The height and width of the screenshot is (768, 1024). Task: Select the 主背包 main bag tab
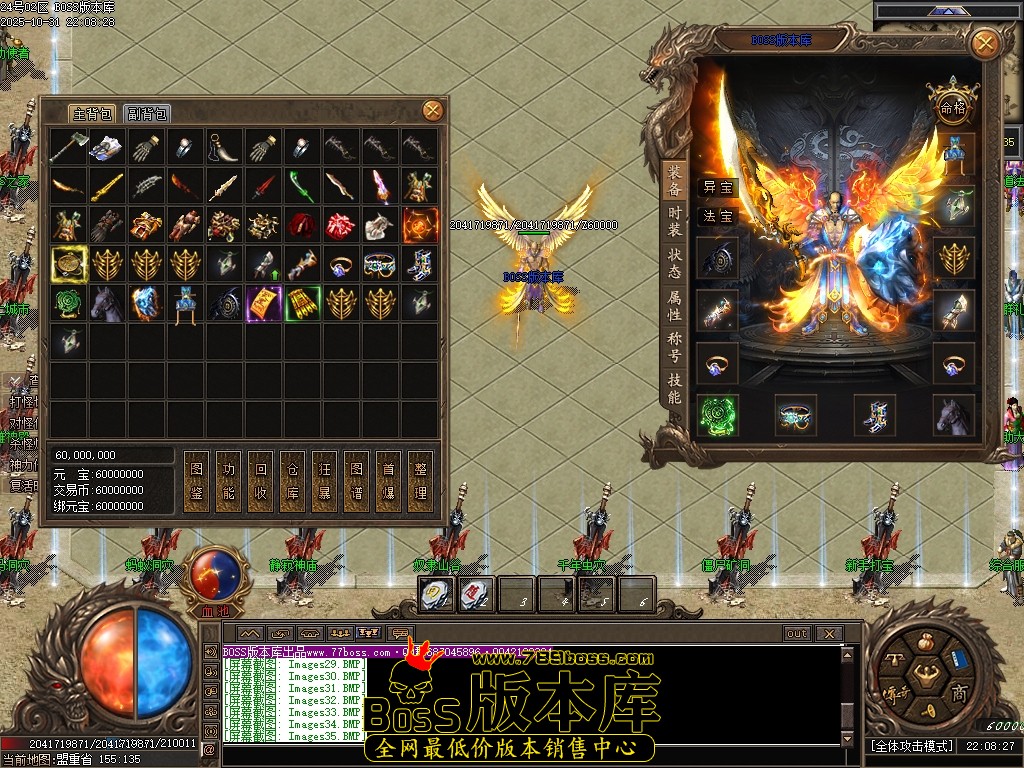click(x=91, y=113)
